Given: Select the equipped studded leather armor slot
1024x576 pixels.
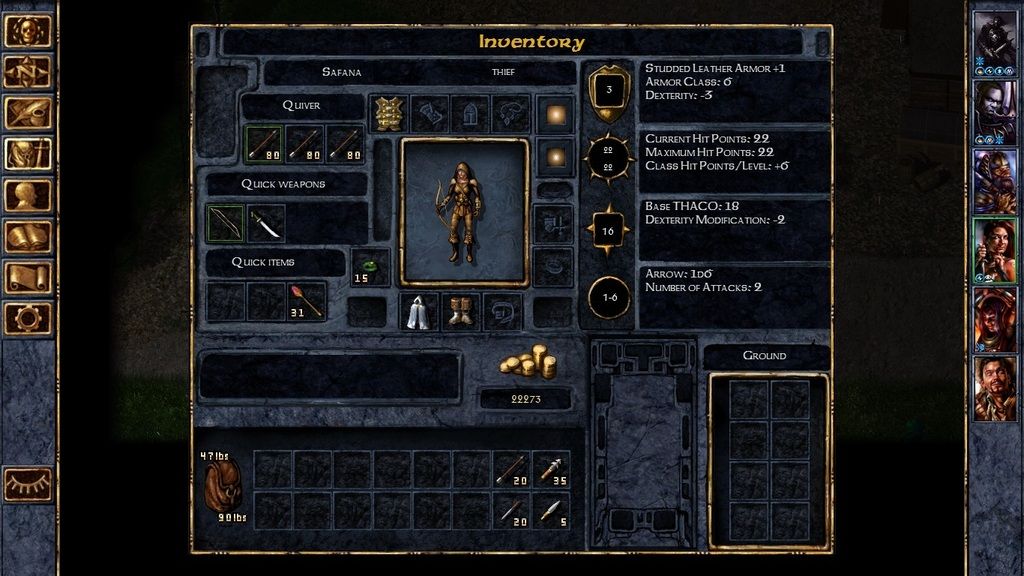Looking at the screenshot, I should pos(388,114).
